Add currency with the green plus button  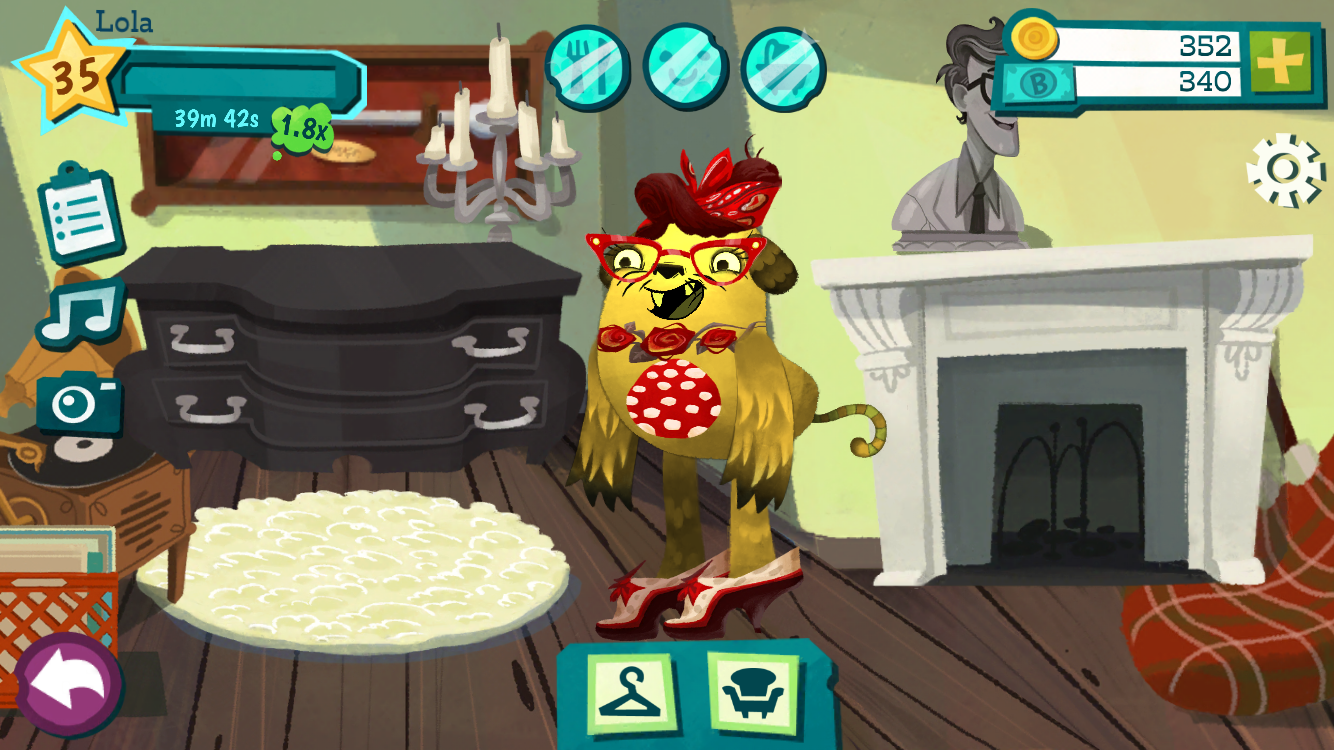(1279, 62)
